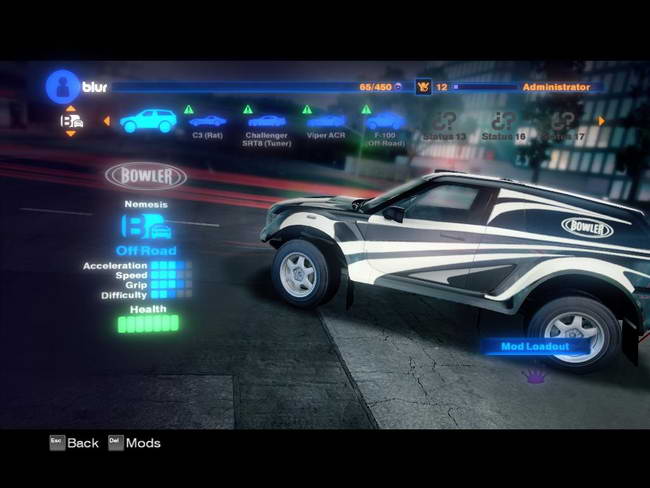Click the down arrow below the class icon
Screen dimensions: 650x488
click(70, 136)
